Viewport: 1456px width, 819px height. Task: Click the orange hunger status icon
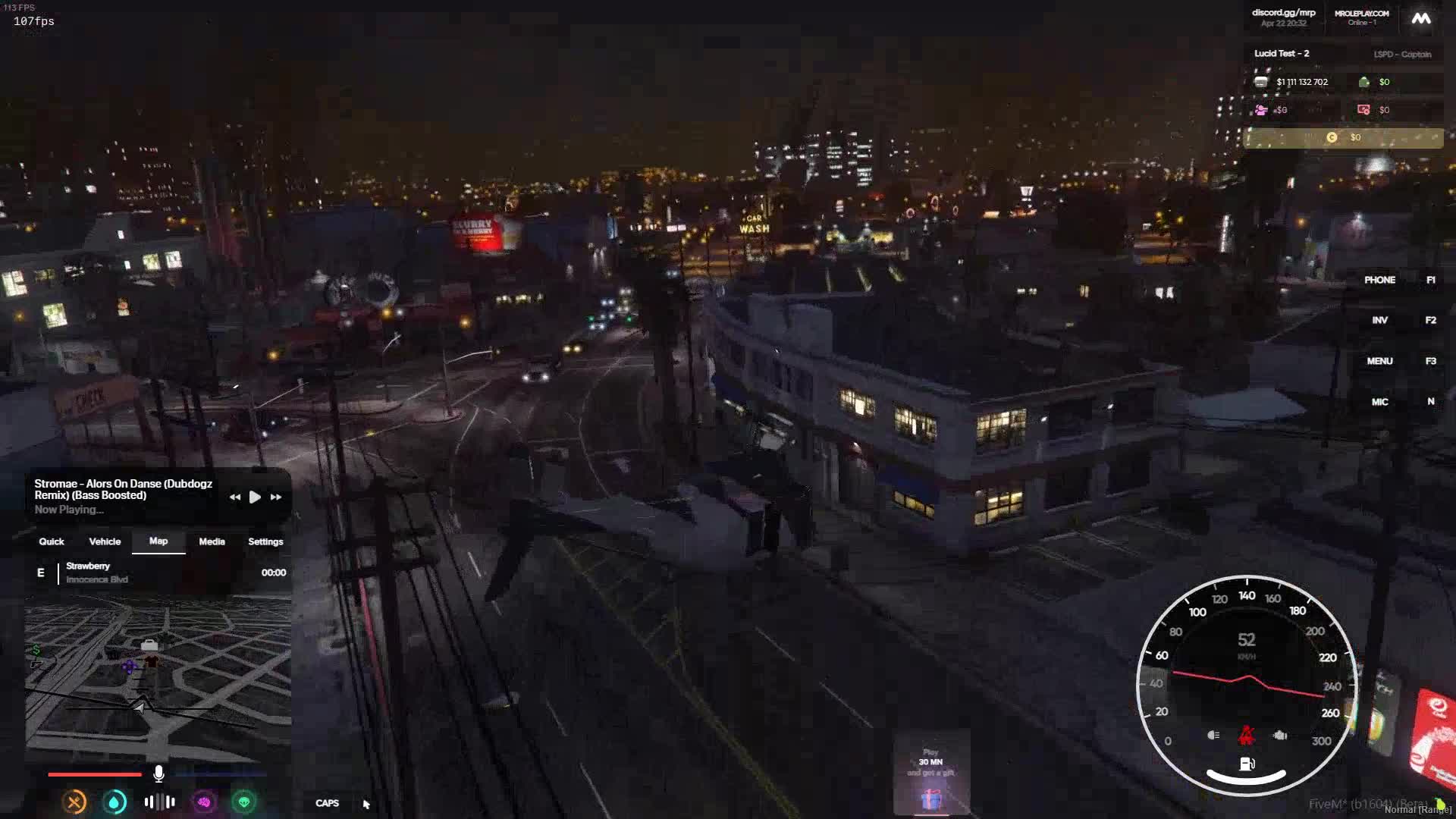pyautogui.click(x=74, y=802)
